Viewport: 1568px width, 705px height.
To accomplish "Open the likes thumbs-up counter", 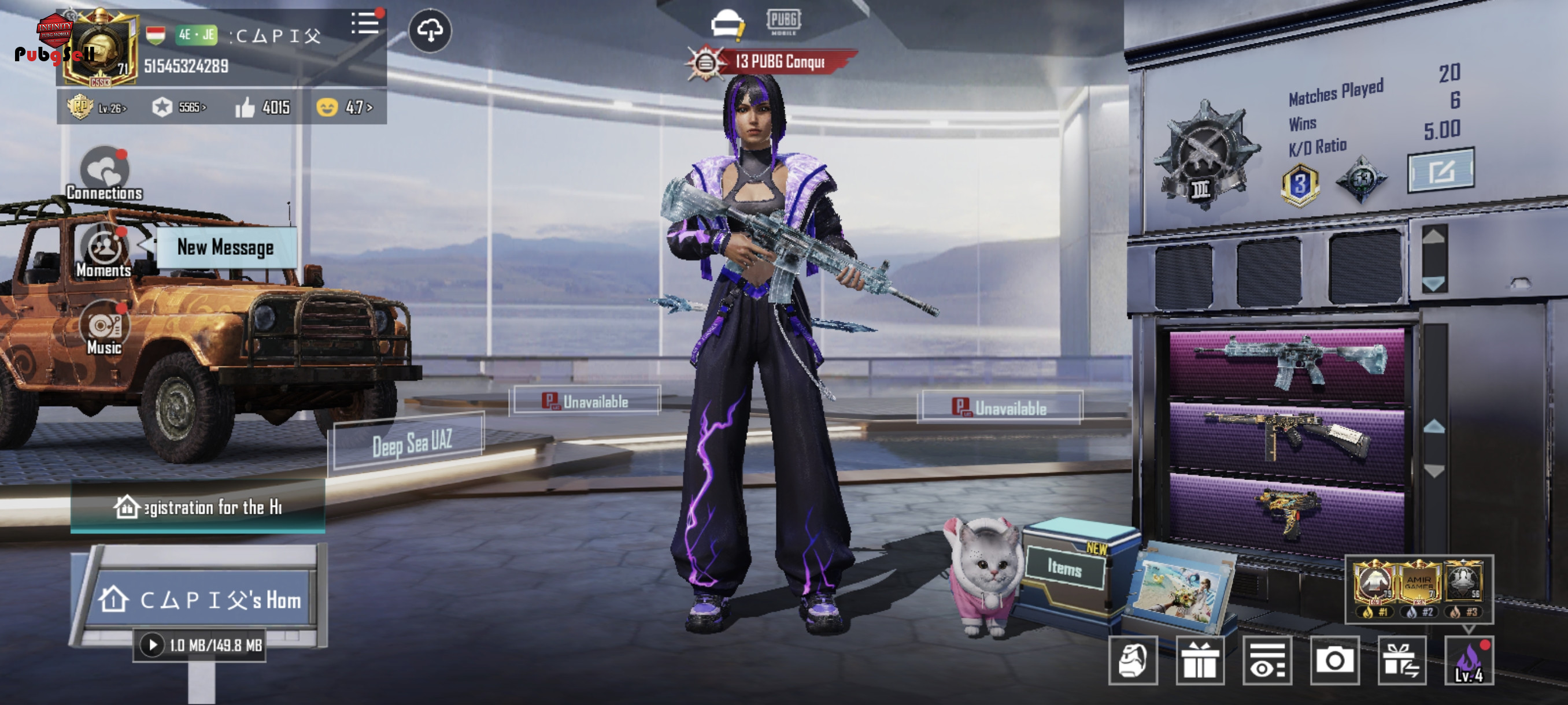I will click(262, 107).
